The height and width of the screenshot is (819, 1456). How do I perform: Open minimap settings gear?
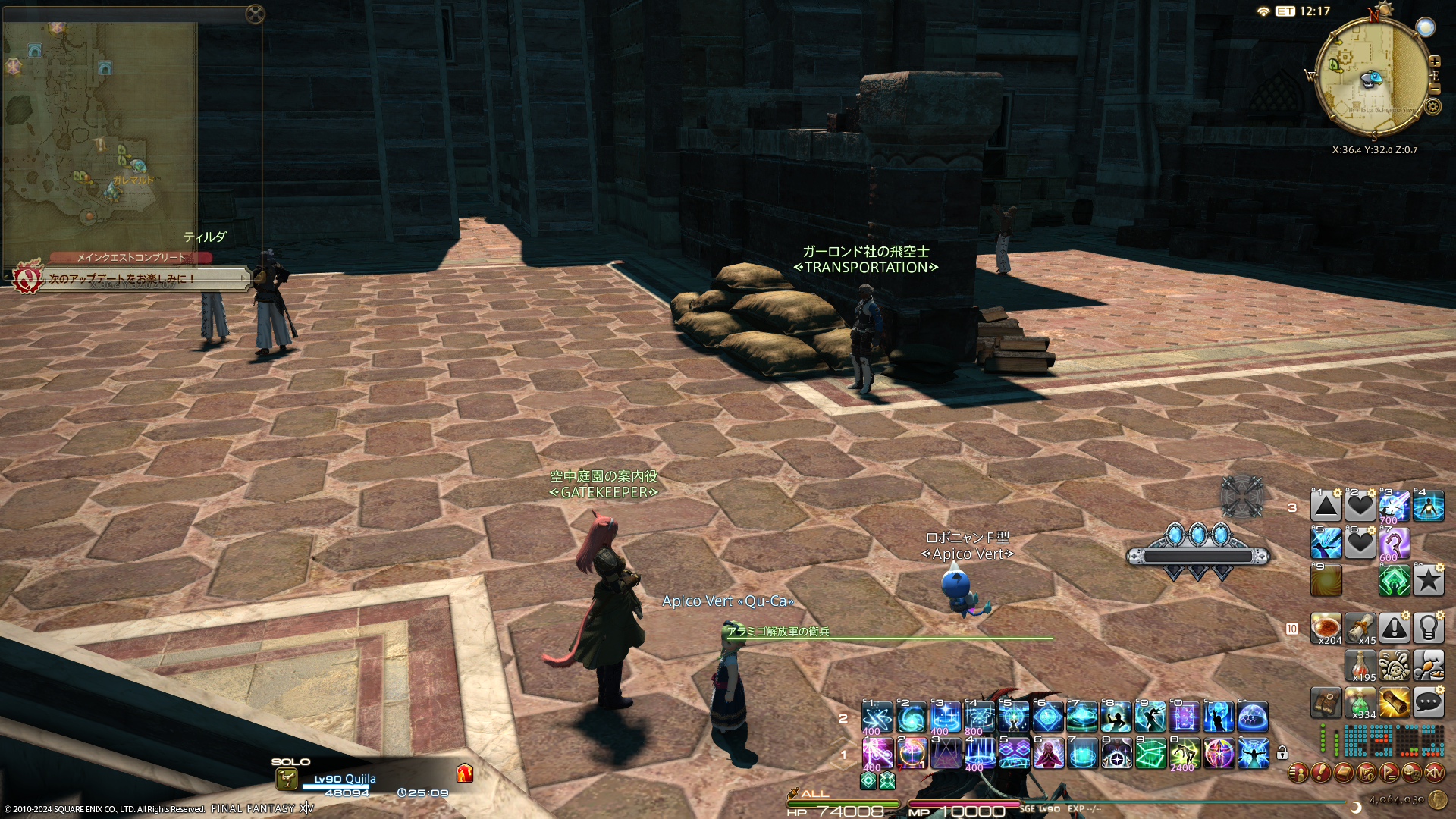[1432, 106]
